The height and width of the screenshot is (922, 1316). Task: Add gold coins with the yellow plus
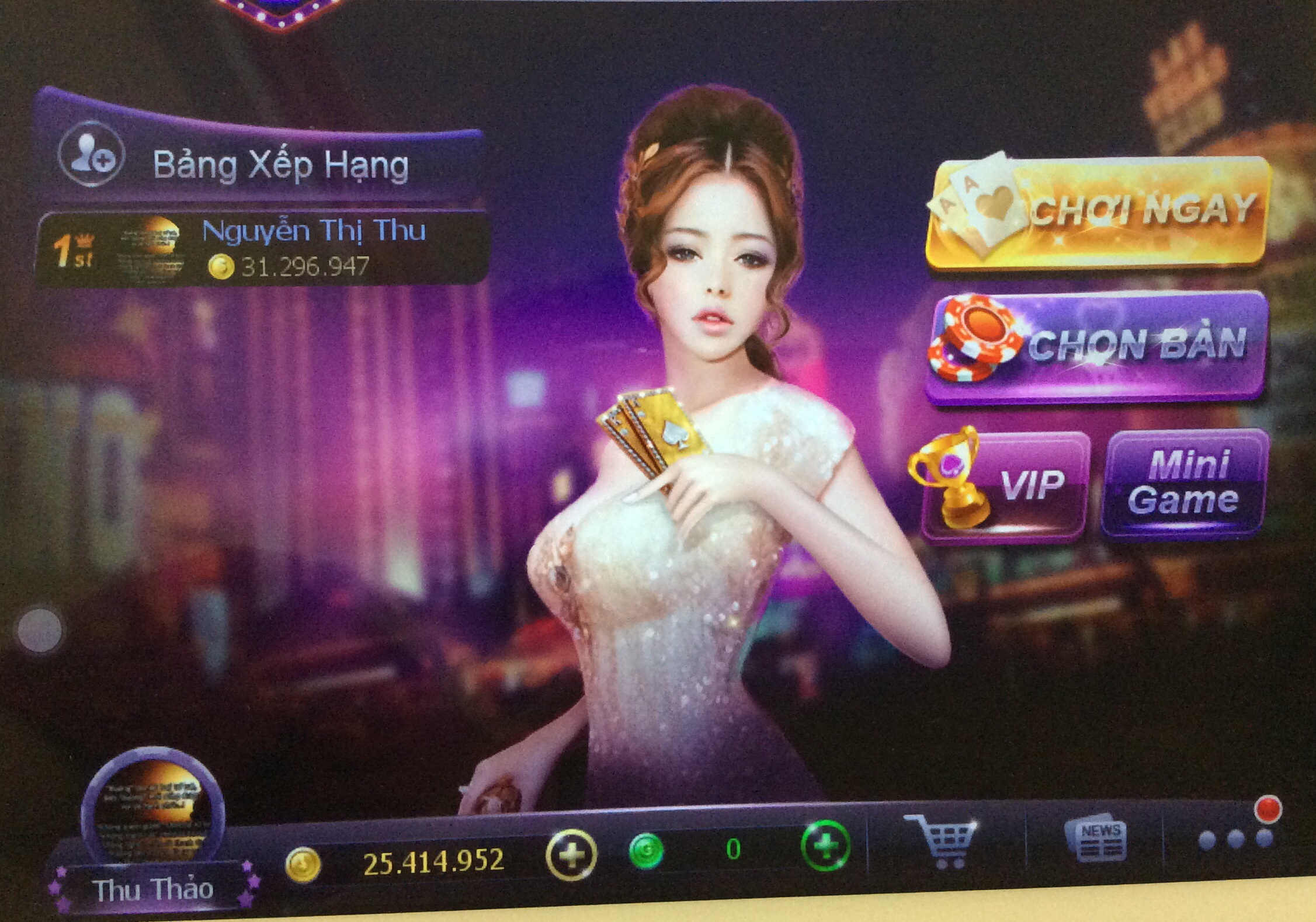pyautogui.click(x=571, y=855)
